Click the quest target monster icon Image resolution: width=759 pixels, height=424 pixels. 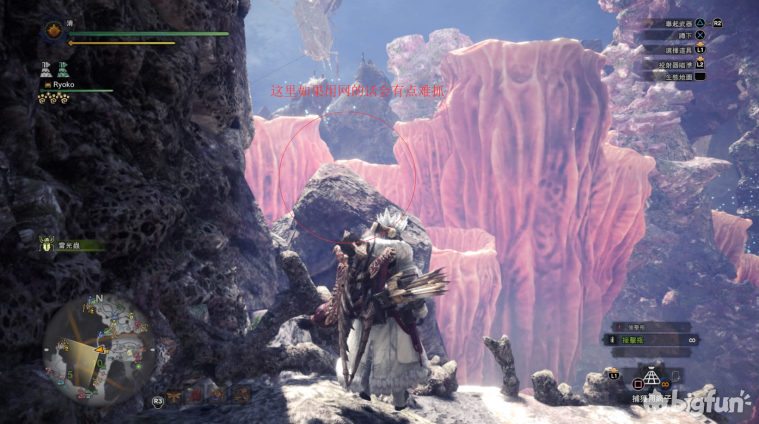(x=47, y=243)
